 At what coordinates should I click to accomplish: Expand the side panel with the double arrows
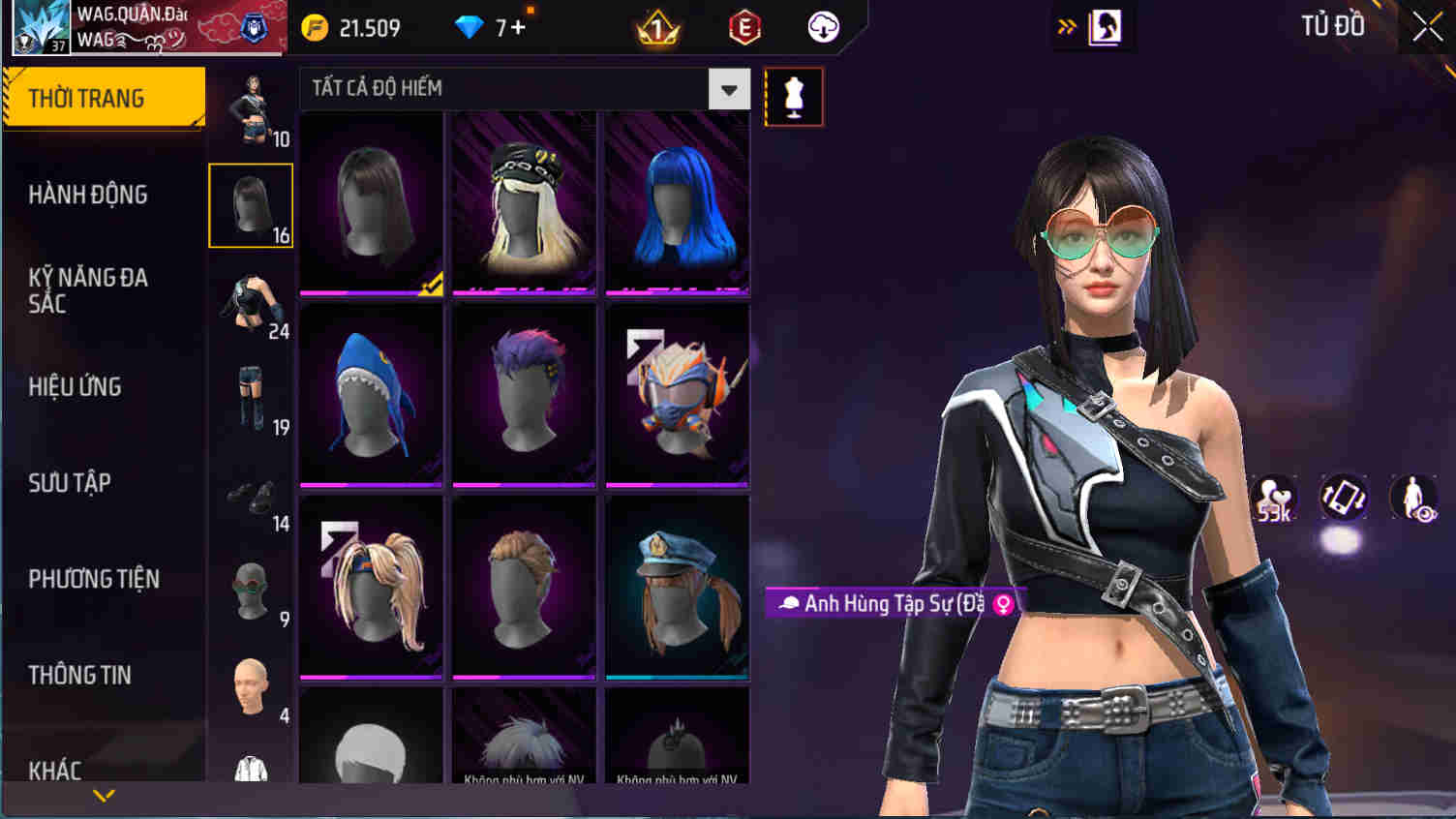click(x=1066, y=26)
